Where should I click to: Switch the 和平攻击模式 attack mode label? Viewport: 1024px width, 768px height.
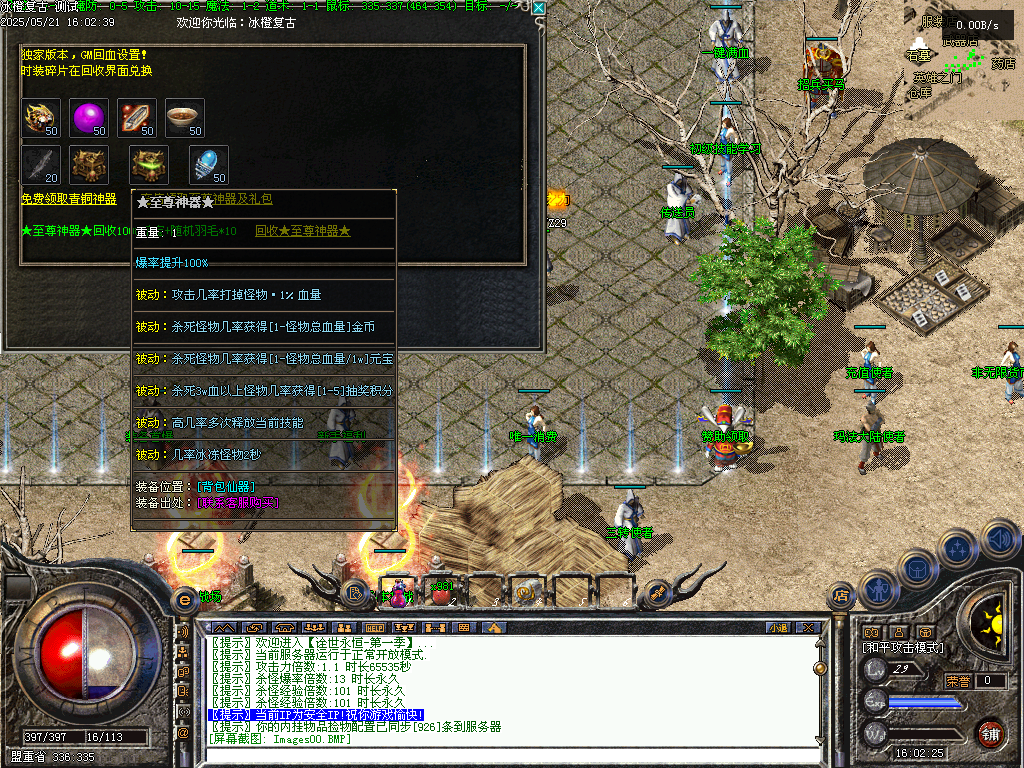pyautogui.click(x=903, y=648)
